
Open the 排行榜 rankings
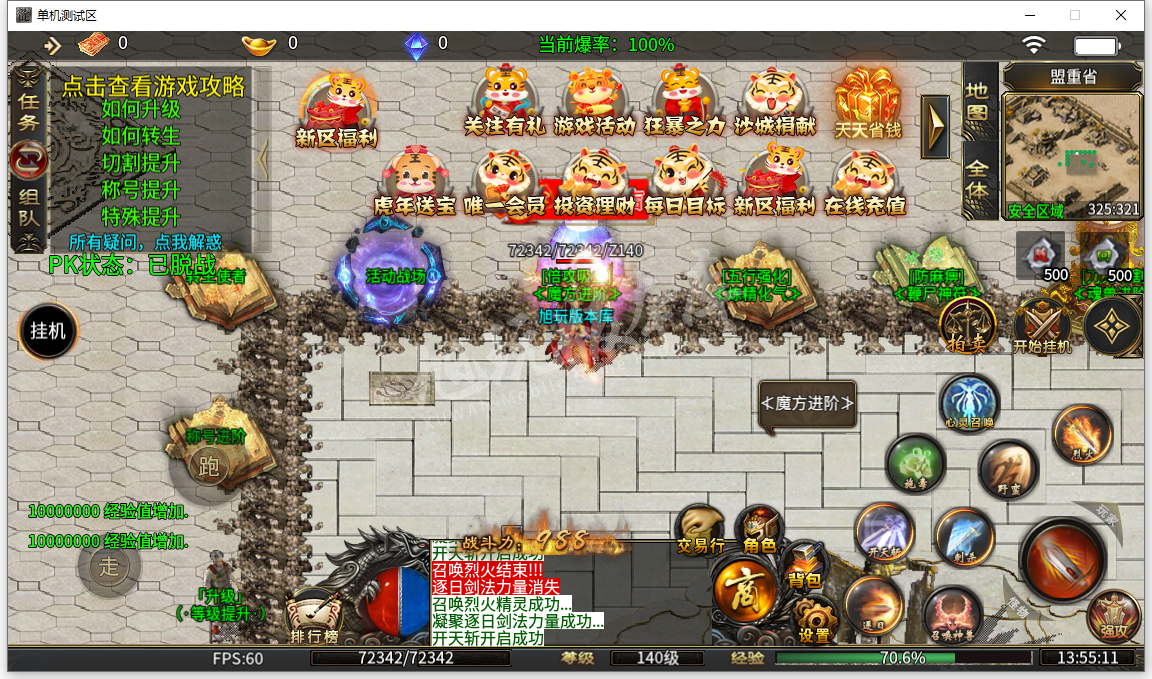click(314, 618)
